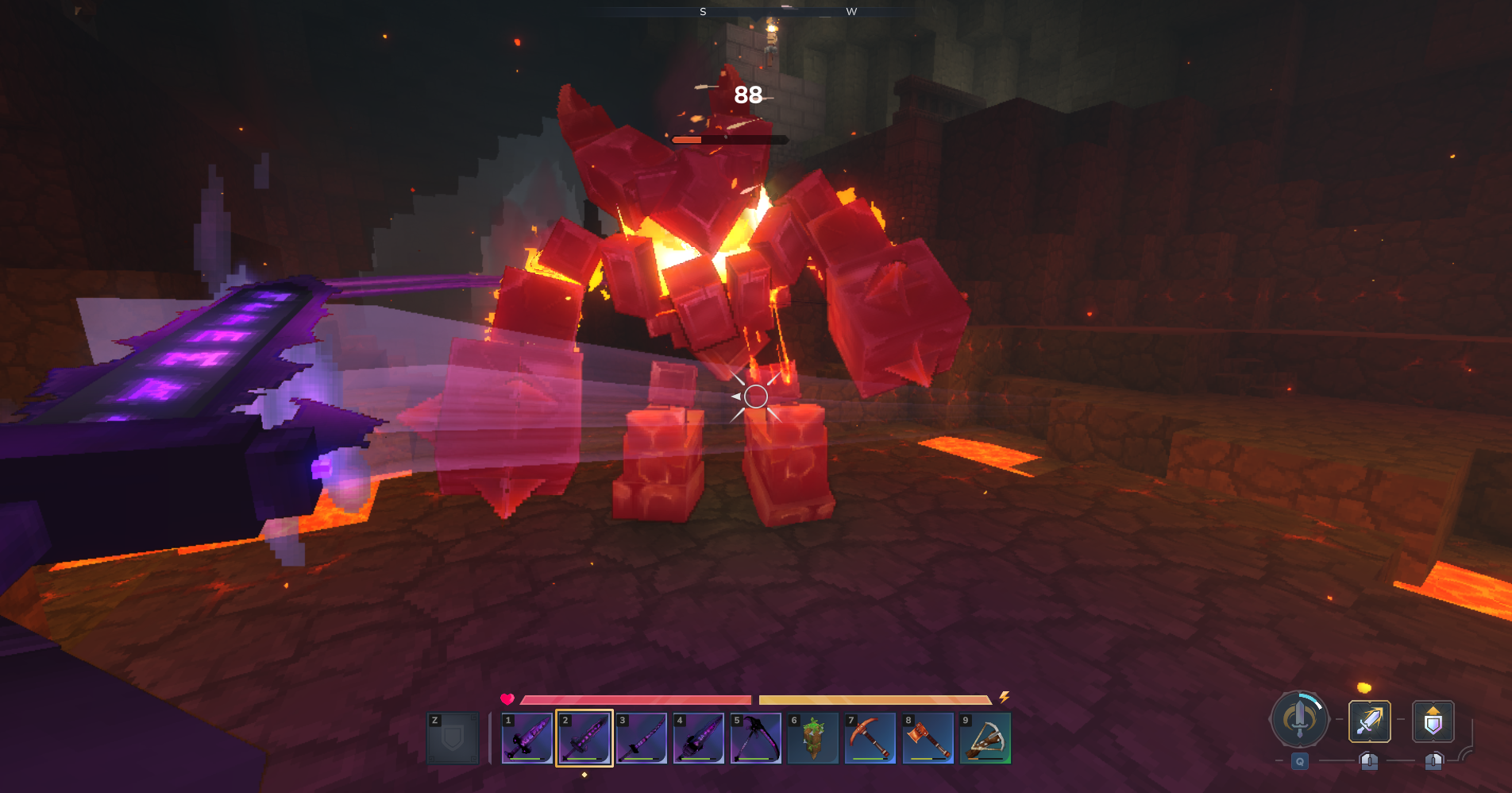Select the heavy purple weapon in slot 4
1512x793 pixels.
point(699,738)
